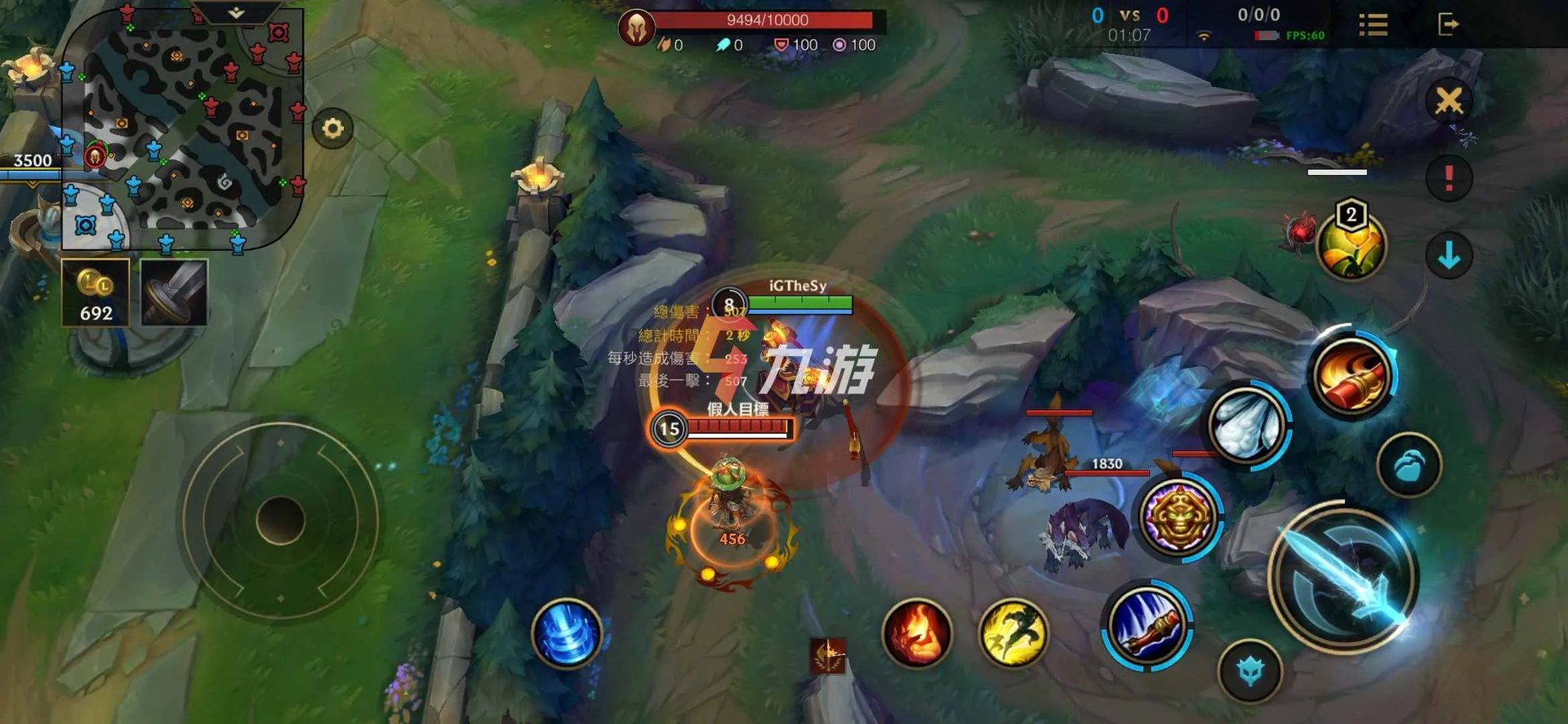Send the crossed-swords attack ping

1449,101
